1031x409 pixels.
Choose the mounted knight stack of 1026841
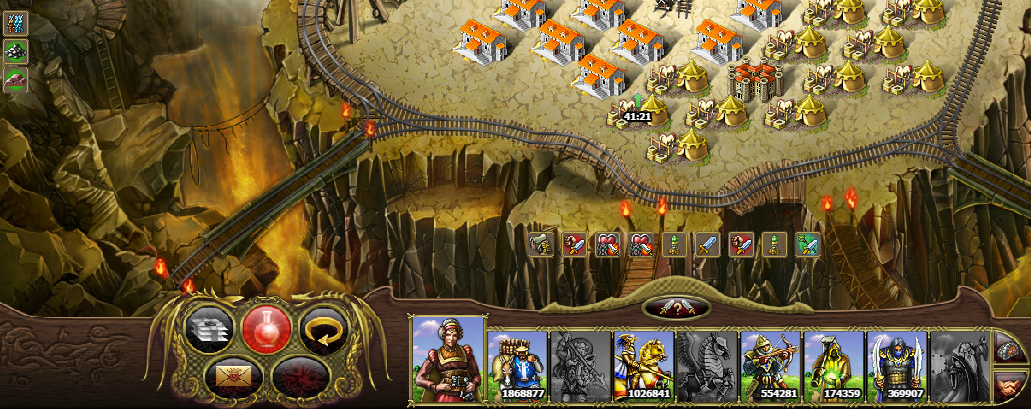tap(645, 367)
